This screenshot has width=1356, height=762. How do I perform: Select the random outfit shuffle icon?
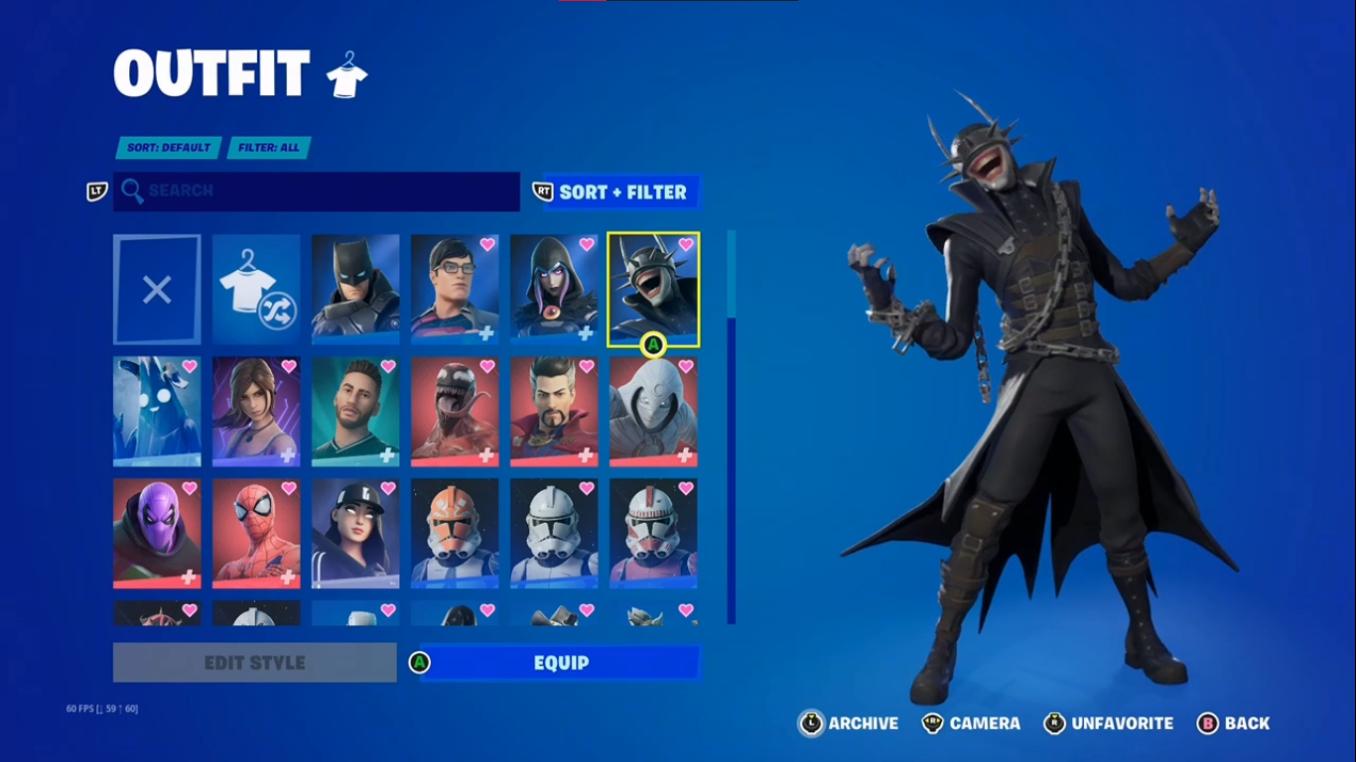(x=255, y=288)
